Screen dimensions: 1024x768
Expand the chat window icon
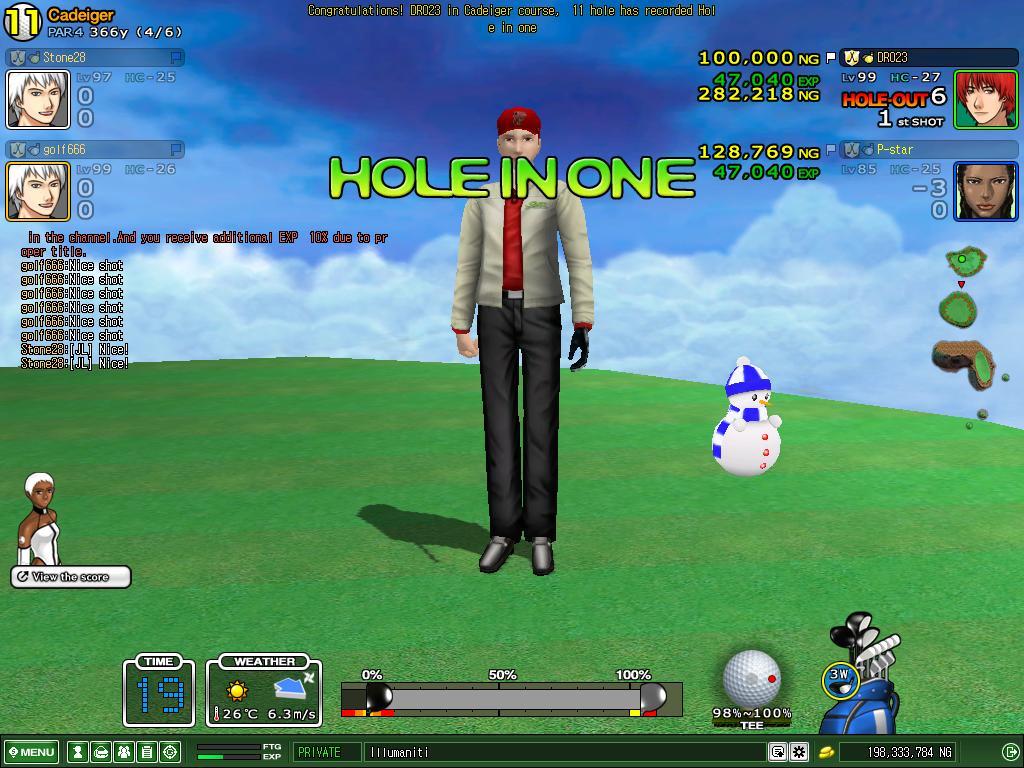(x=778, y=752)
